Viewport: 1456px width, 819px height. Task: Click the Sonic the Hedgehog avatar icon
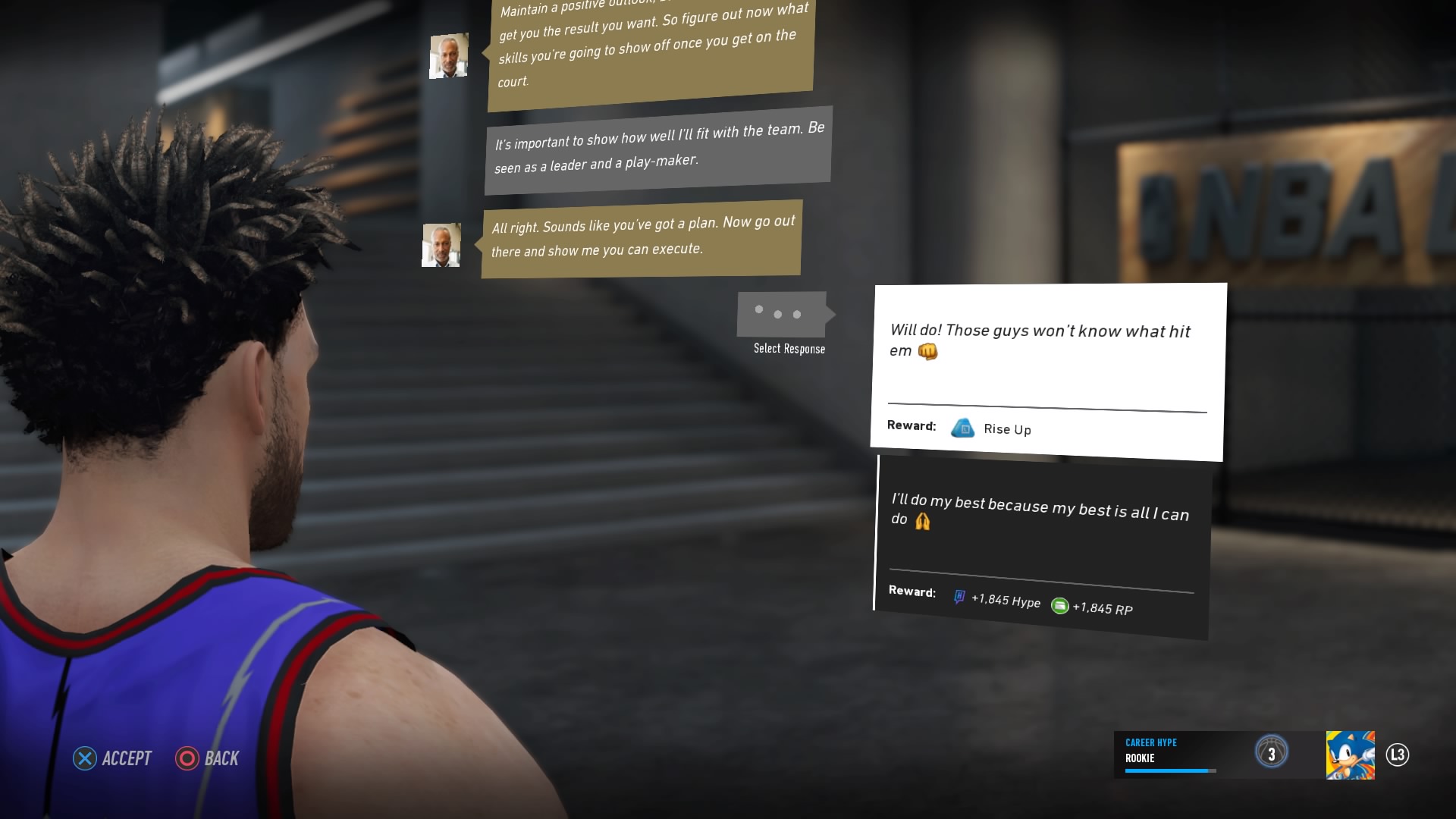(1351, 754)
